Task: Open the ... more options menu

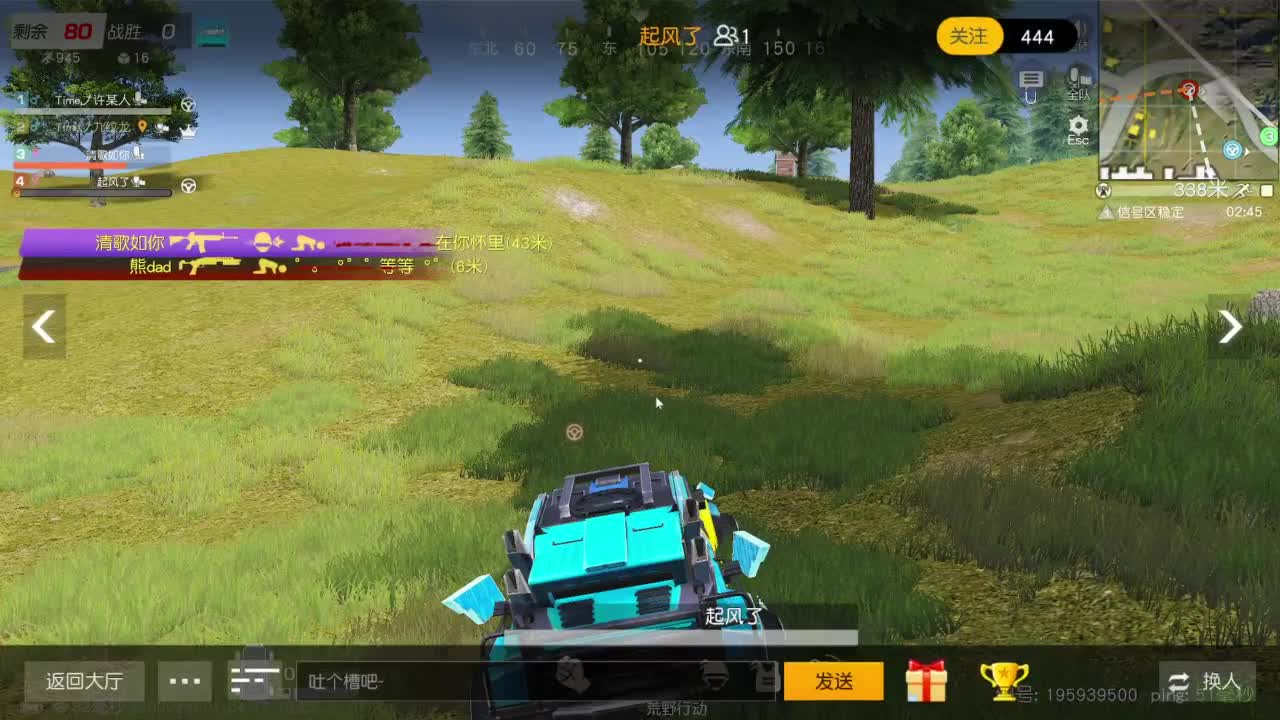Action: pyautogui.click(x=183, y=681)
